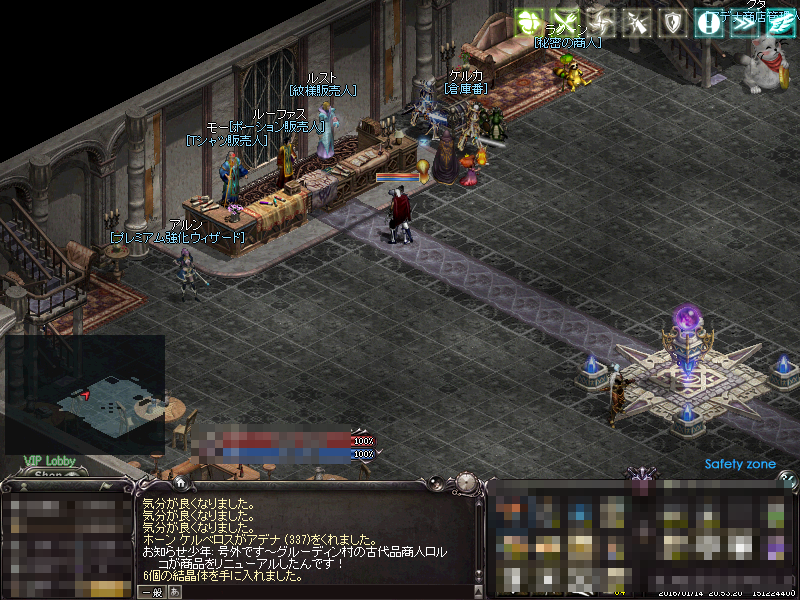Viewport: 800px width, 600px height.
Task: Click the shield buff icon
Action: pos(673,22)
